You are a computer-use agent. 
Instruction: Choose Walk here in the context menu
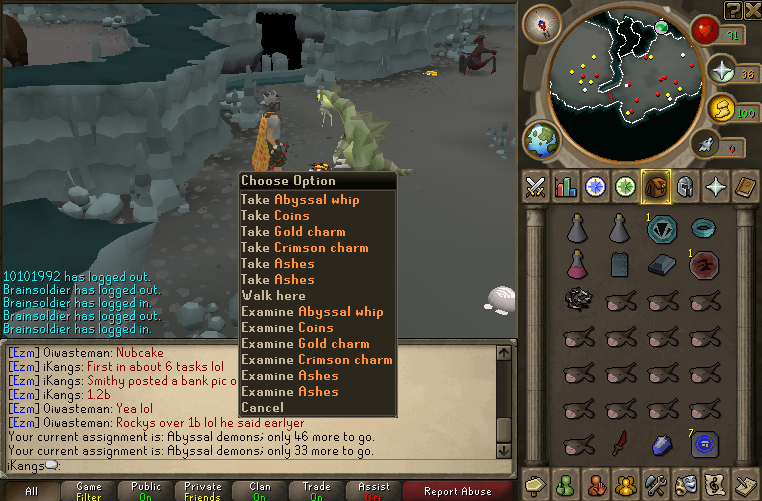tap(274, 295)
